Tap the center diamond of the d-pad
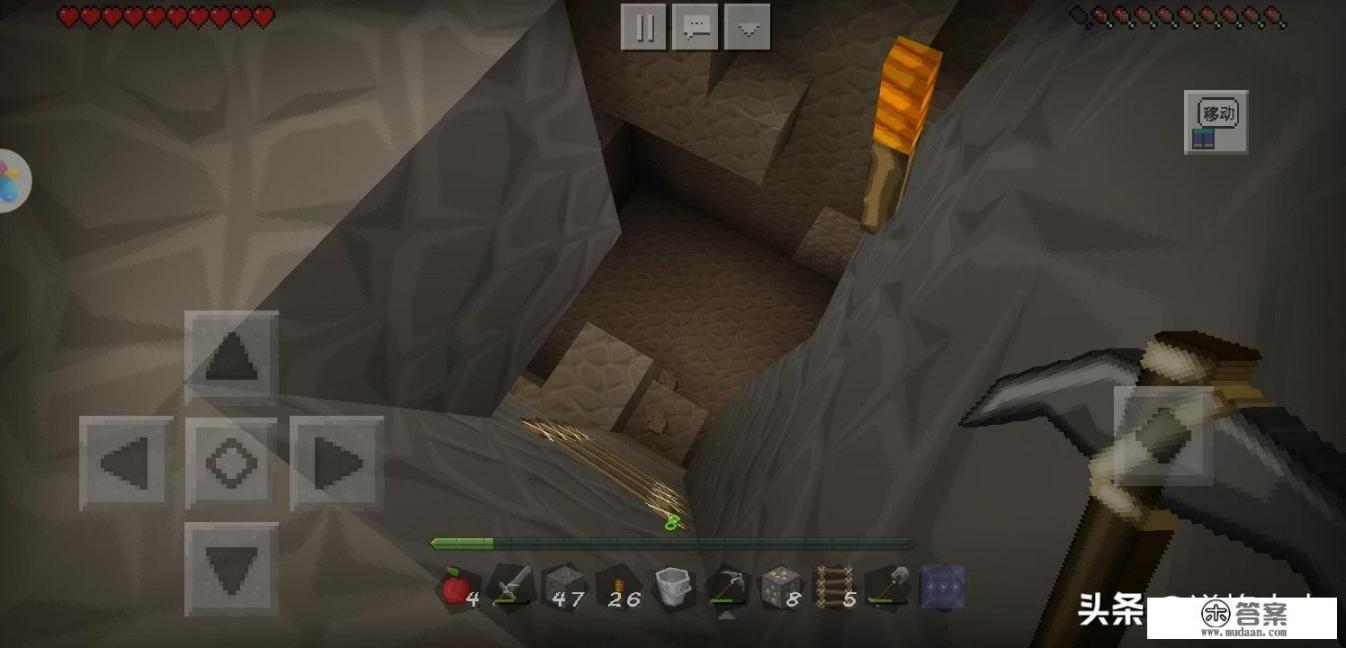 point(232,463)
